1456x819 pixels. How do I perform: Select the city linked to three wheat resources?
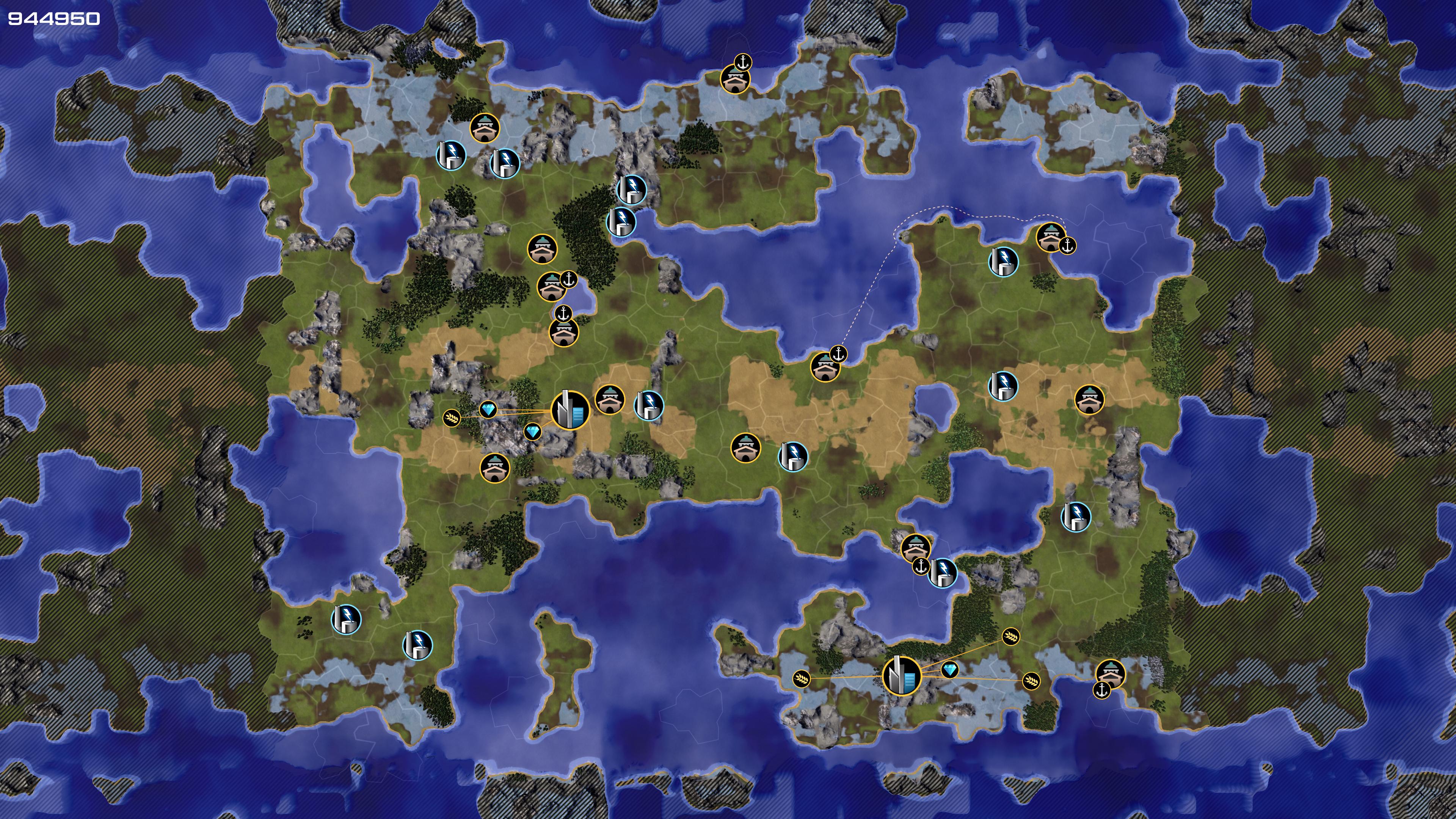tap(901, 675)
